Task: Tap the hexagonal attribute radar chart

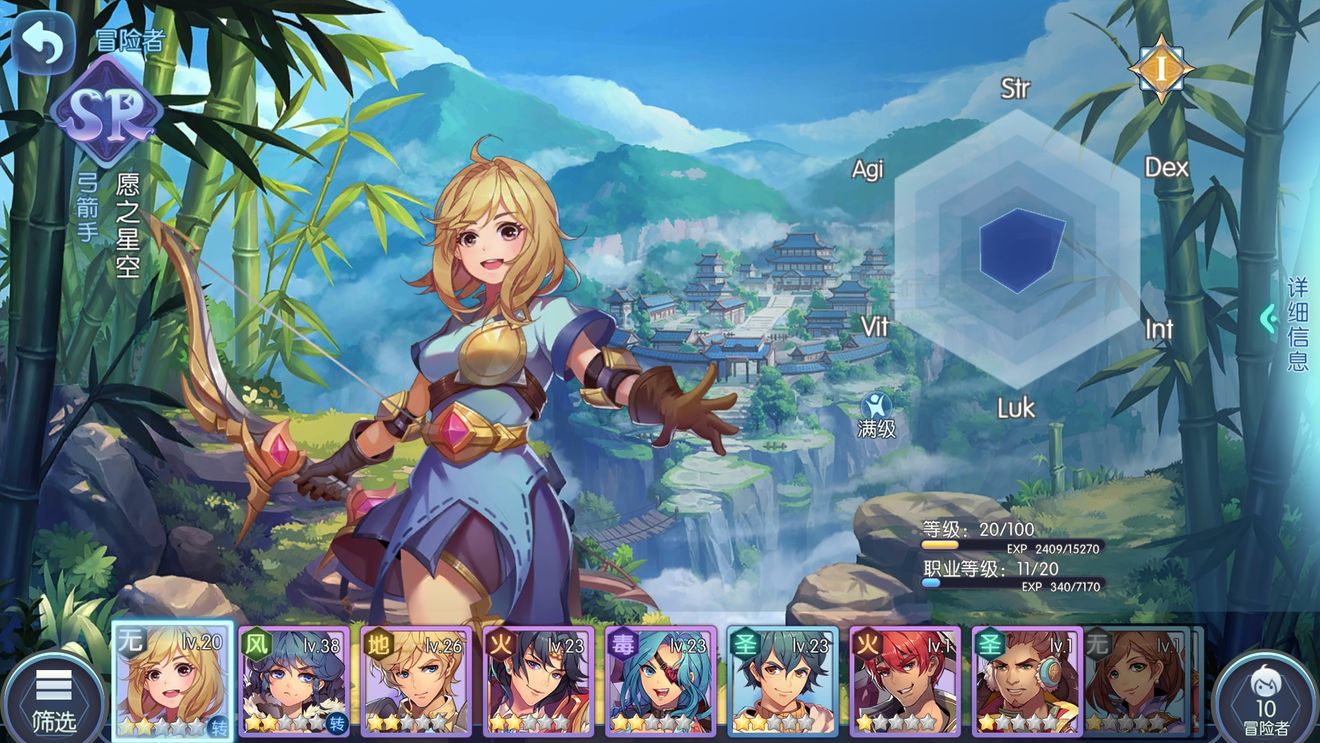Action: coord(1016,248)
